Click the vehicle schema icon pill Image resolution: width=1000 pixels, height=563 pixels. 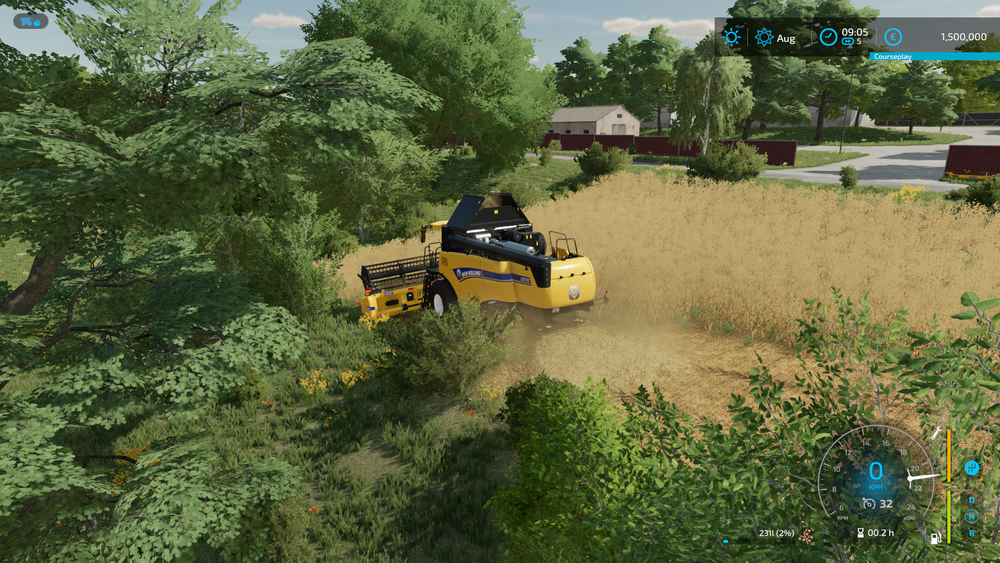[x=30, y=21]
